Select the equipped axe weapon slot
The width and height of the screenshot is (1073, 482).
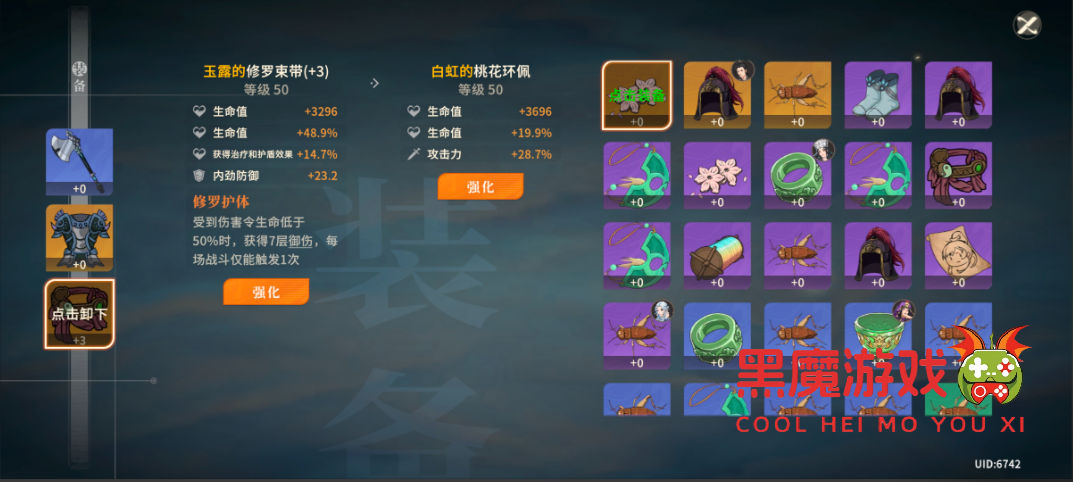79,161
